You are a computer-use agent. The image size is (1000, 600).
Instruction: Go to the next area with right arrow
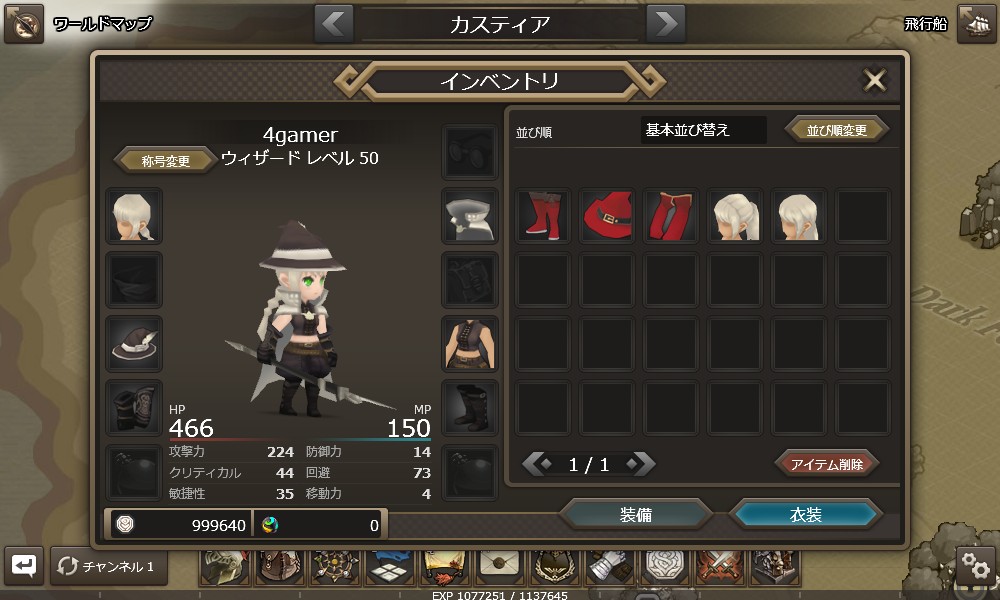tap(665, 24)
